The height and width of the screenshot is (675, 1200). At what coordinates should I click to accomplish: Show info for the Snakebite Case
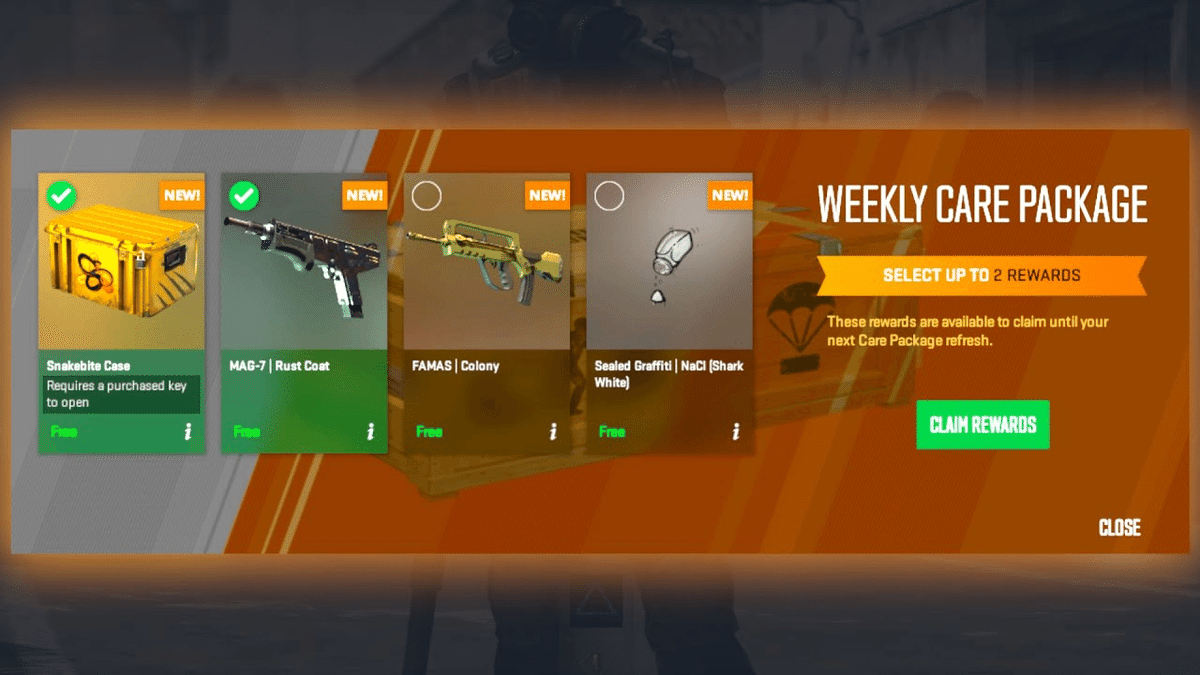[x=187, y=432]
